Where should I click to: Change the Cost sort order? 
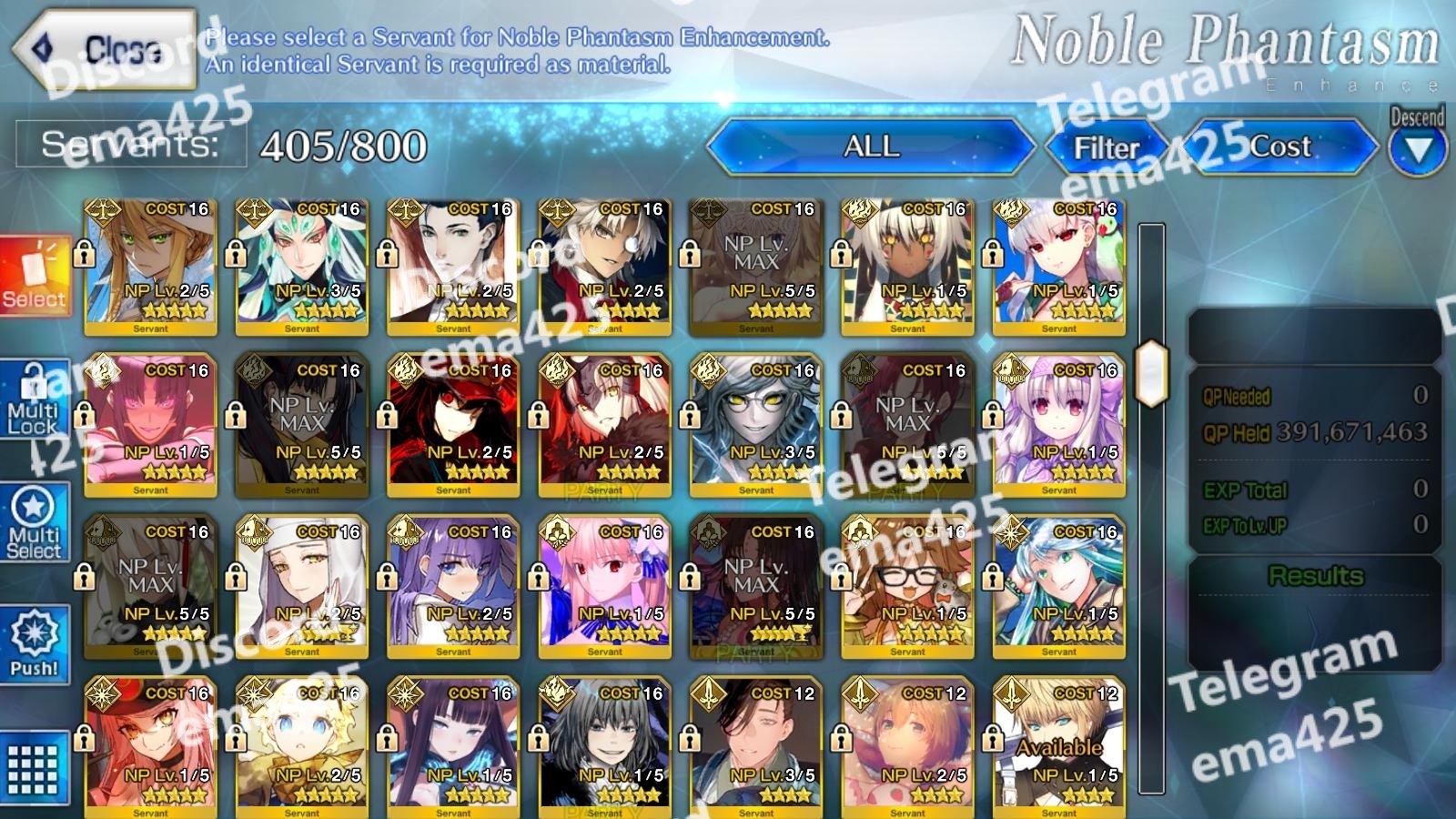pos(1280,147)
